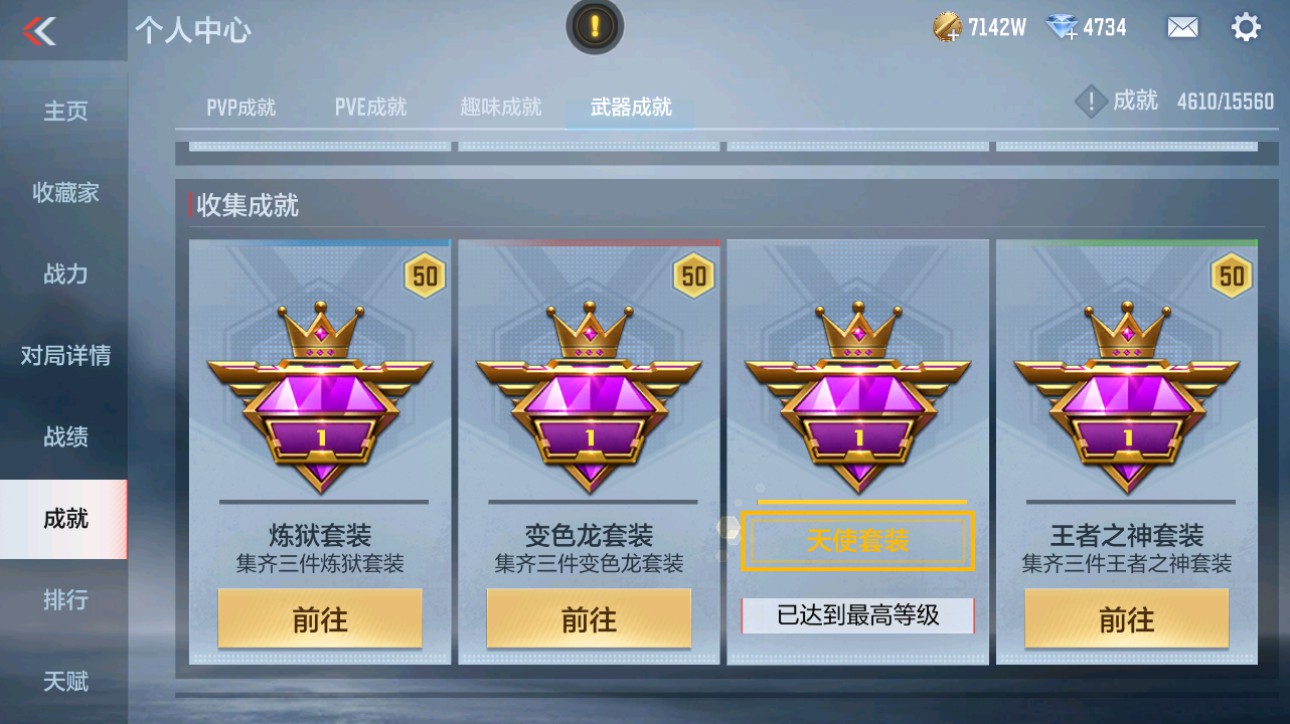Screen dimensions: 1290x724
Task: Switch to the 趣味成就 tab
Action: [500, 106]
